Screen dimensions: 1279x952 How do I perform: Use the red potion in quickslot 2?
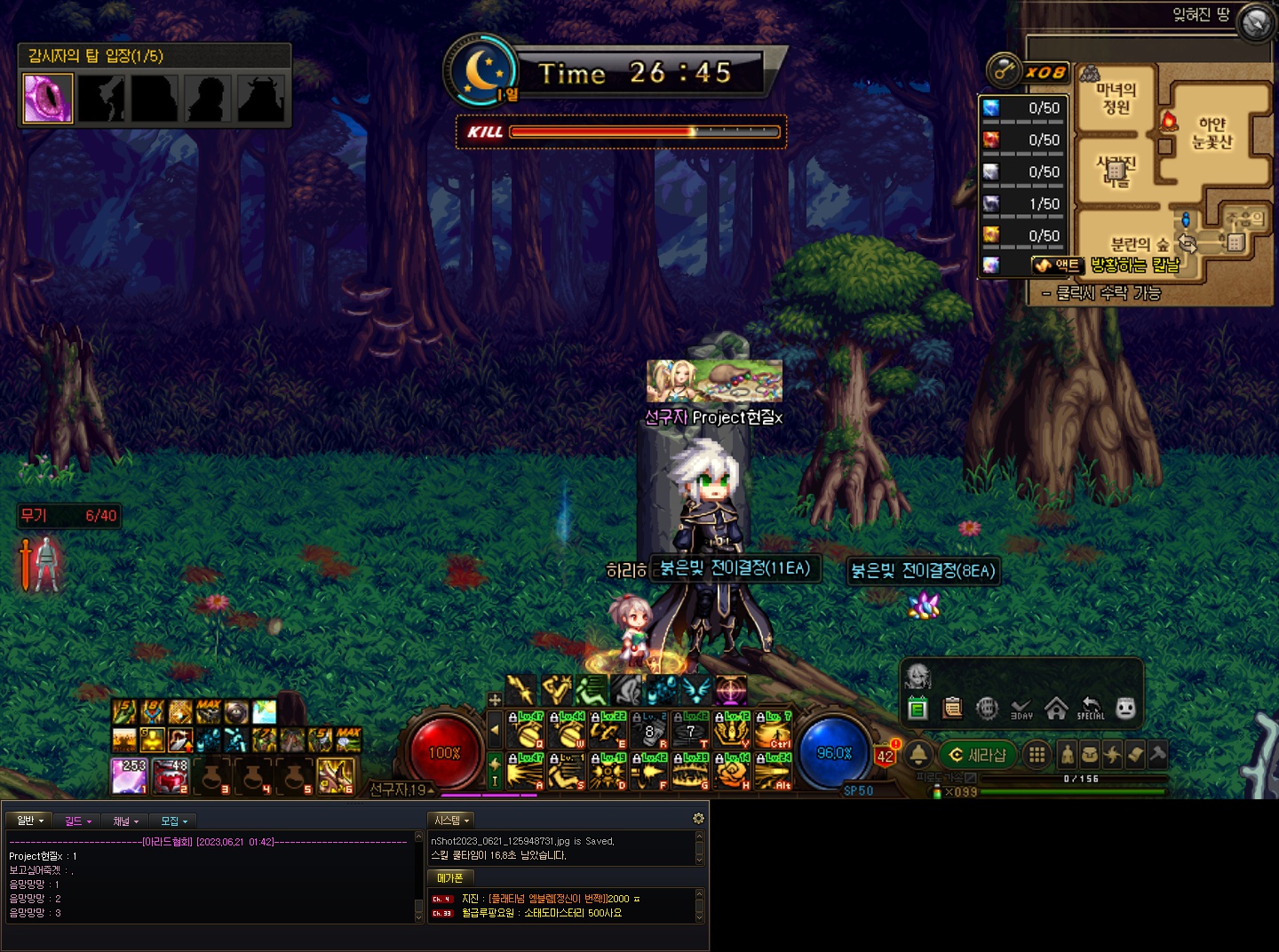click(171, 775)
